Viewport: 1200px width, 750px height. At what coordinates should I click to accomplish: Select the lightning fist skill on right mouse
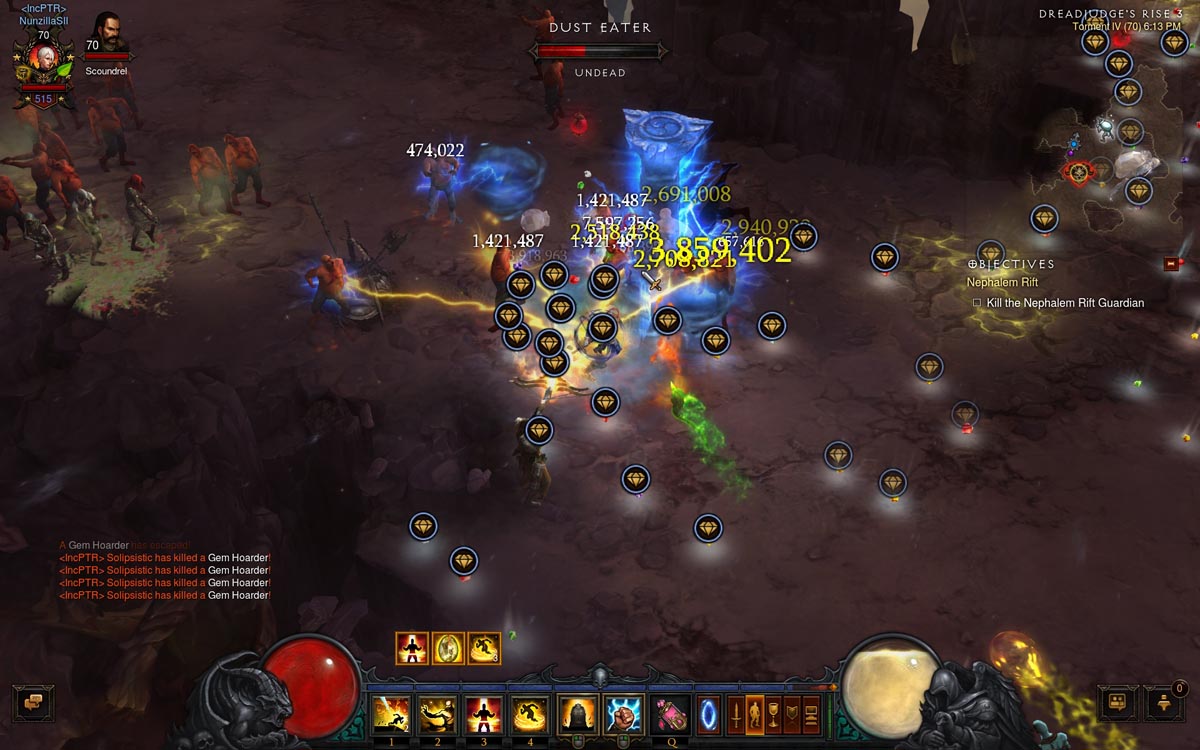click(x=625, y=715)
